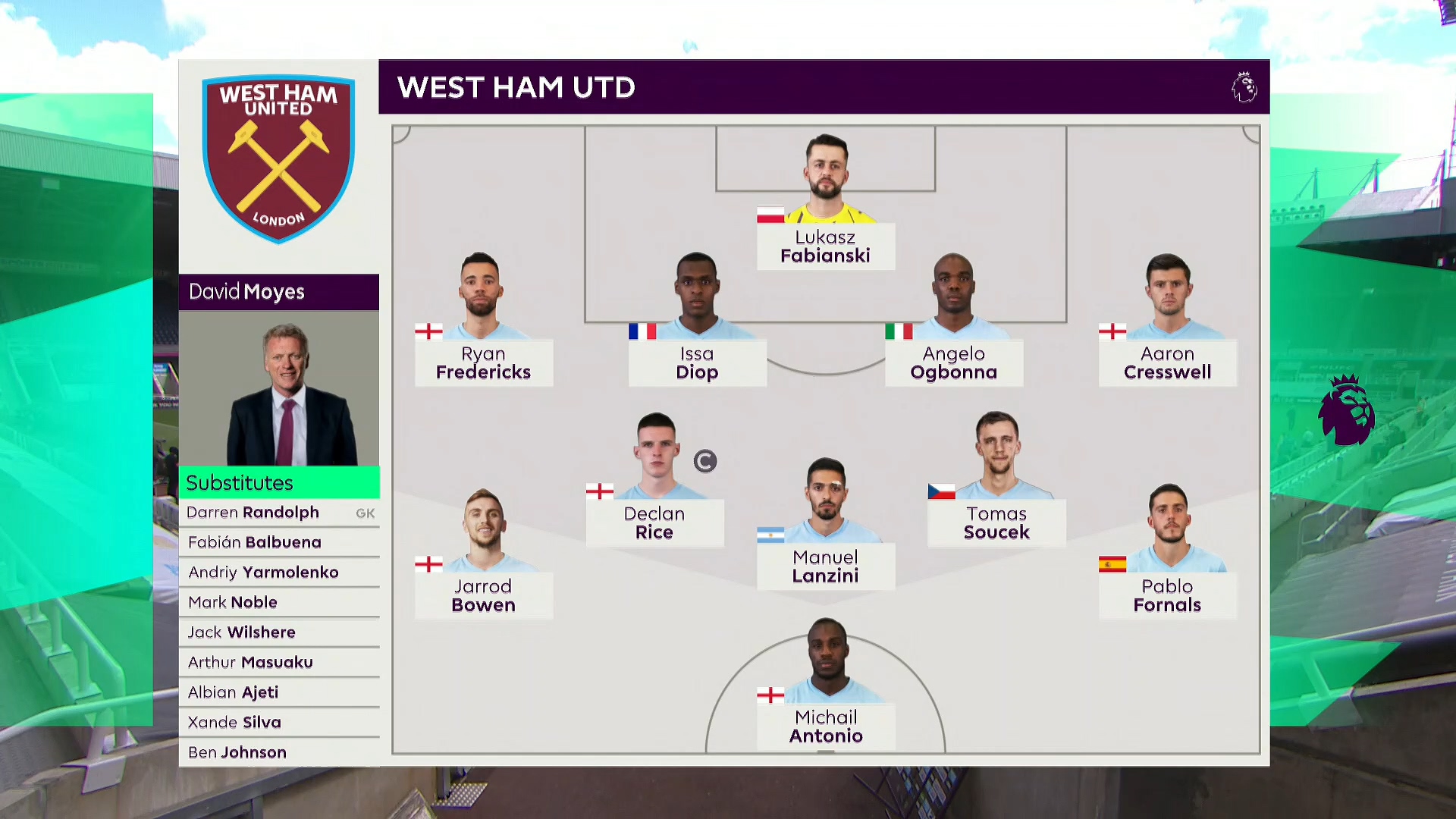Viewport: 1456px width, 819px height.
Task: Pick Angelo Ogbonna in defence
Action: coord(953,362)
